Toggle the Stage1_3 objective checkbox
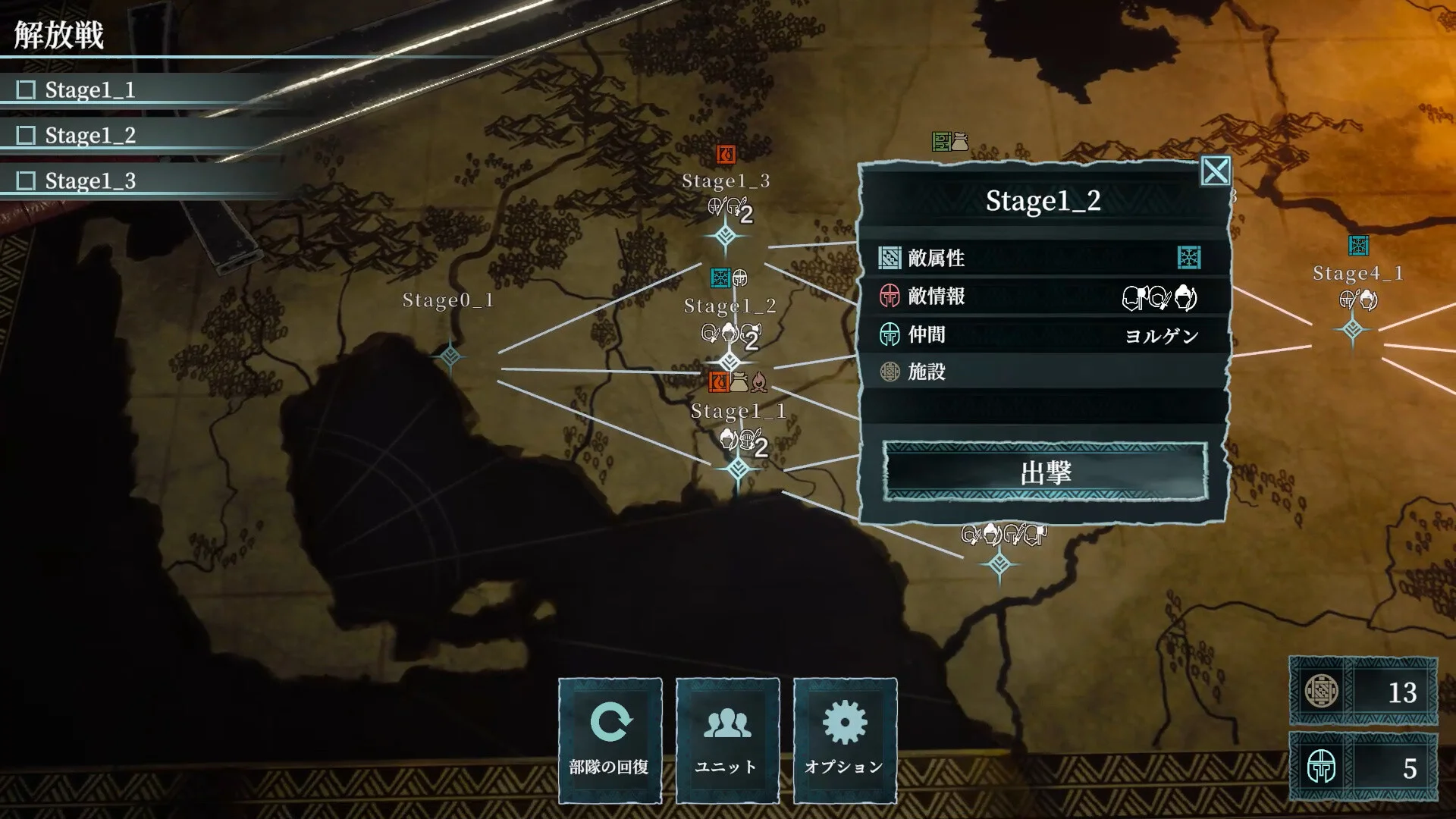Viewport: 1456px width, 819px height. coord(27,181)
